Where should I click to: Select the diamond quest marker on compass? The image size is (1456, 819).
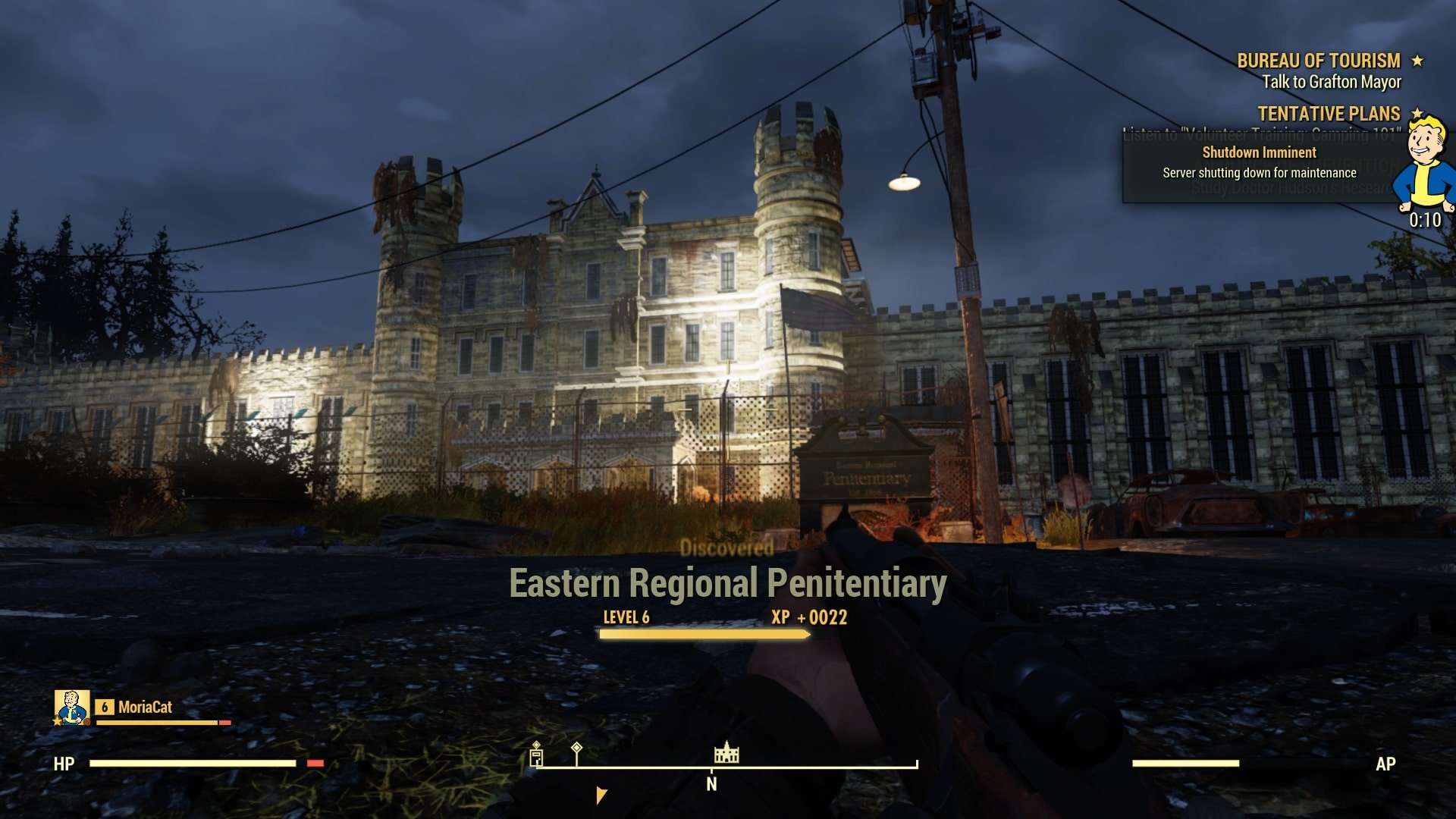pos(576,750)
